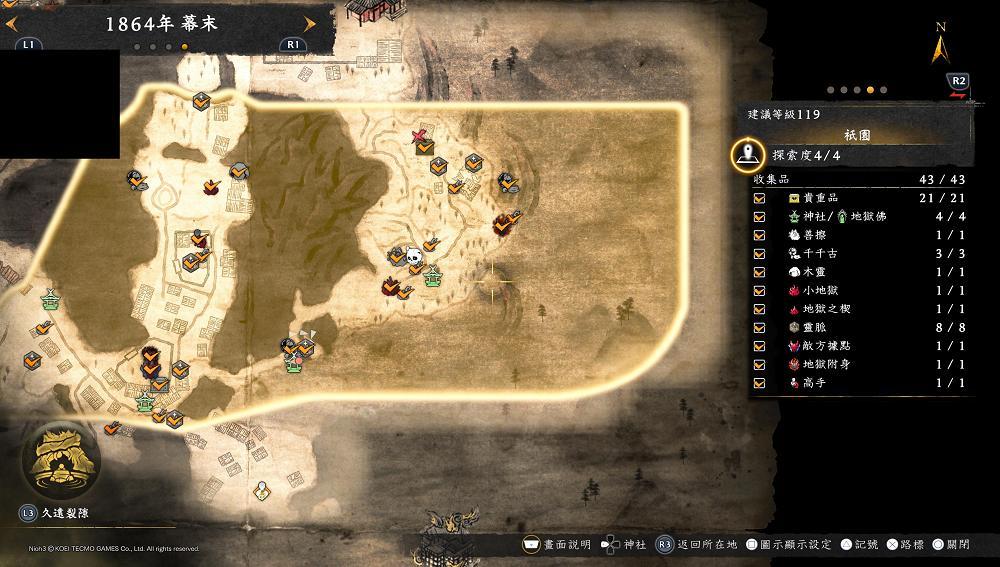1000x567 pixels.
Task: Hide 木靈 markers via its checkbox
Action: 760,272
